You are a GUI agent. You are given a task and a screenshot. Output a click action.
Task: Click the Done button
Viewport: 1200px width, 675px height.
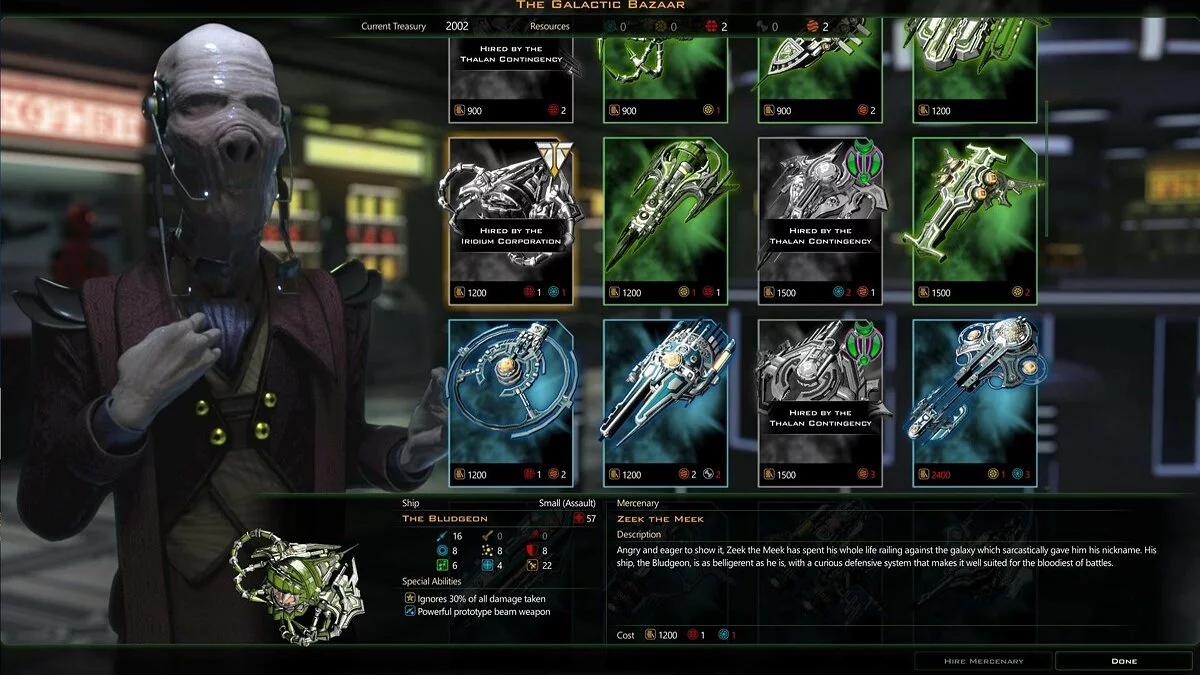click(1123, 661)
